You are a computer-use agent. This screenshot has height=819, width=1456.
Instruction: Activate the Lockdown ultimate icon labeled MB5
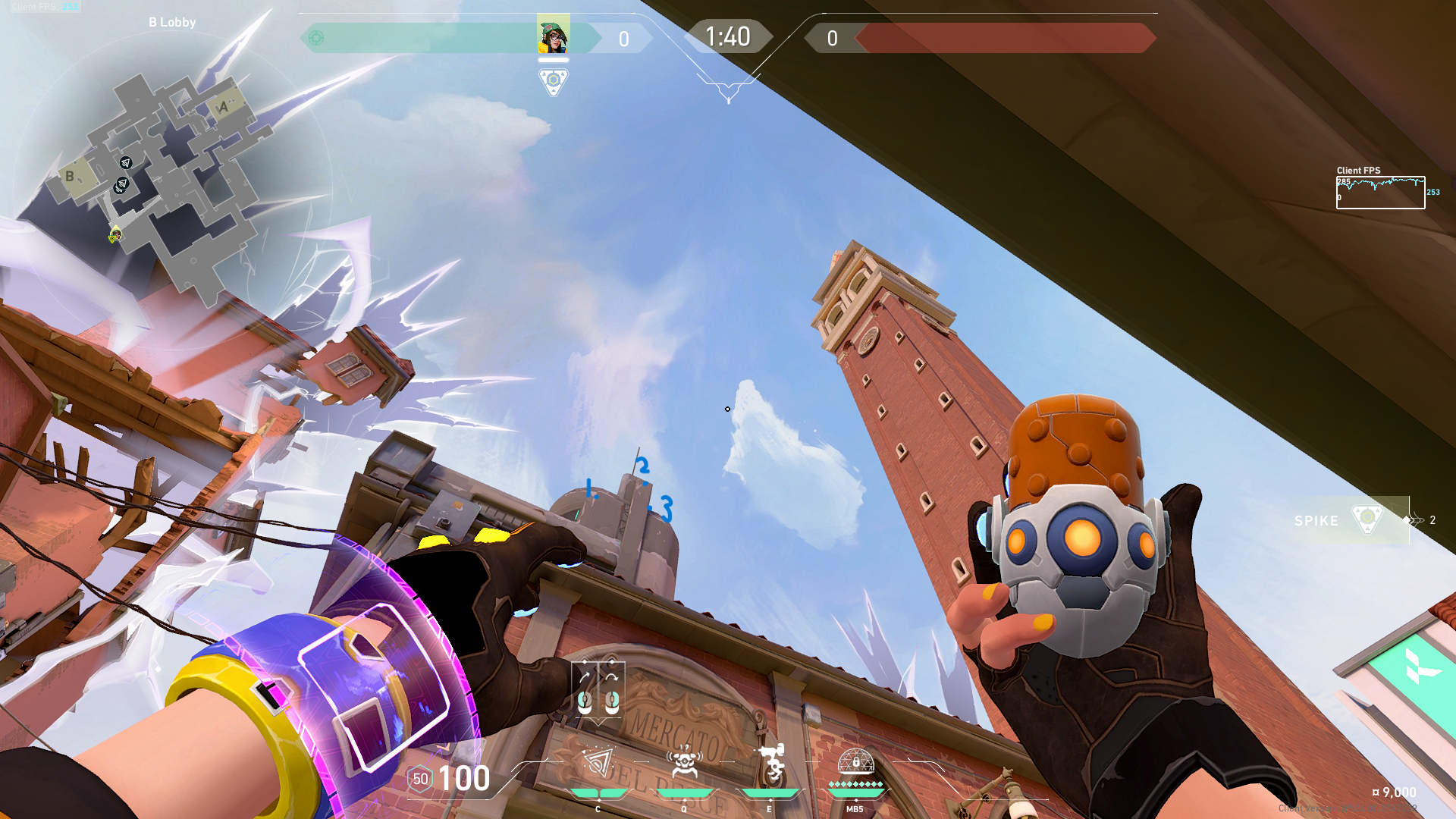click(x=855, y=762)
